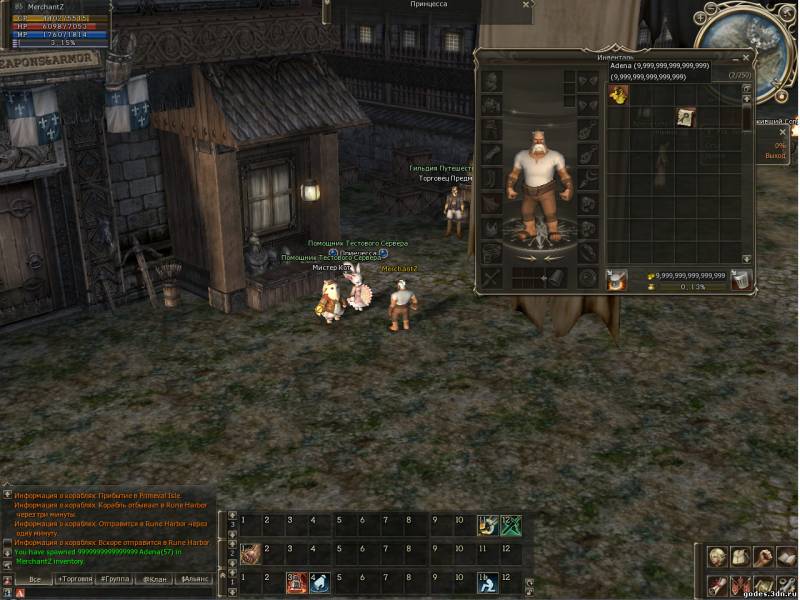
Task: Minimize the inventory window
Action: click(x=734, y=58)
